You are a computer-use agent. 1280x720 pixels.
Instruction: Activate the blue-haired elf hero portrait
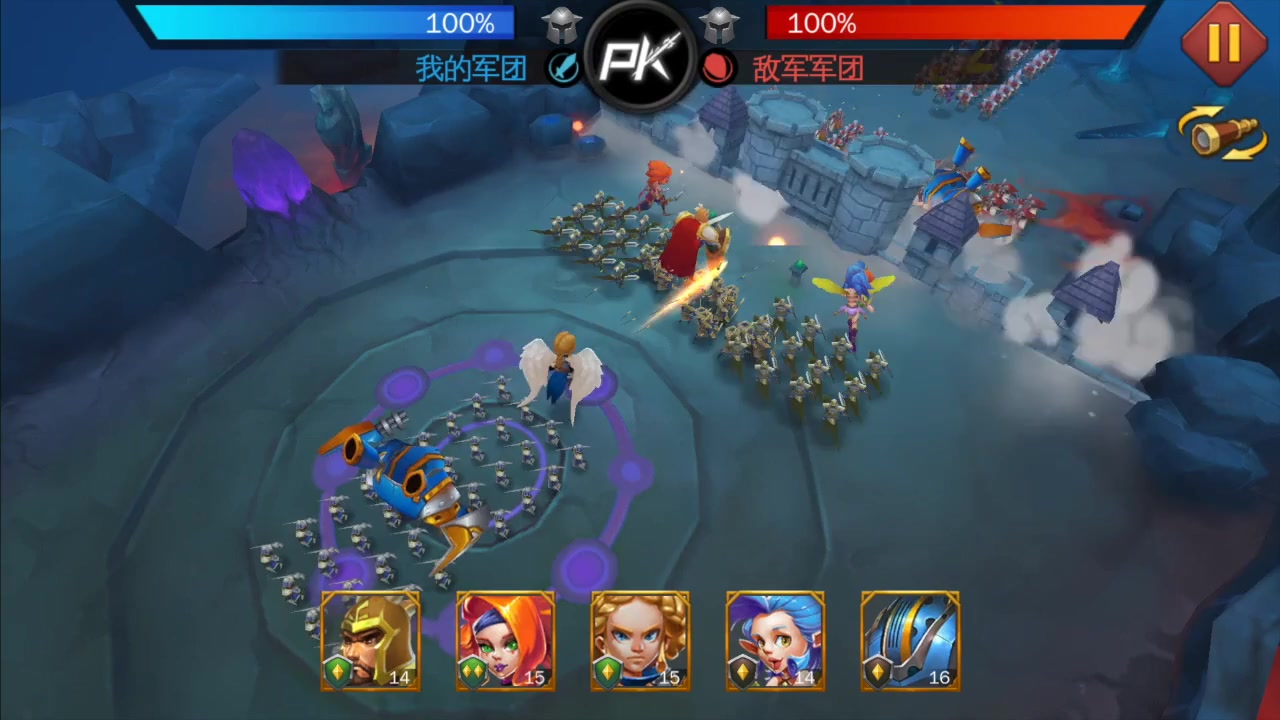775,640
